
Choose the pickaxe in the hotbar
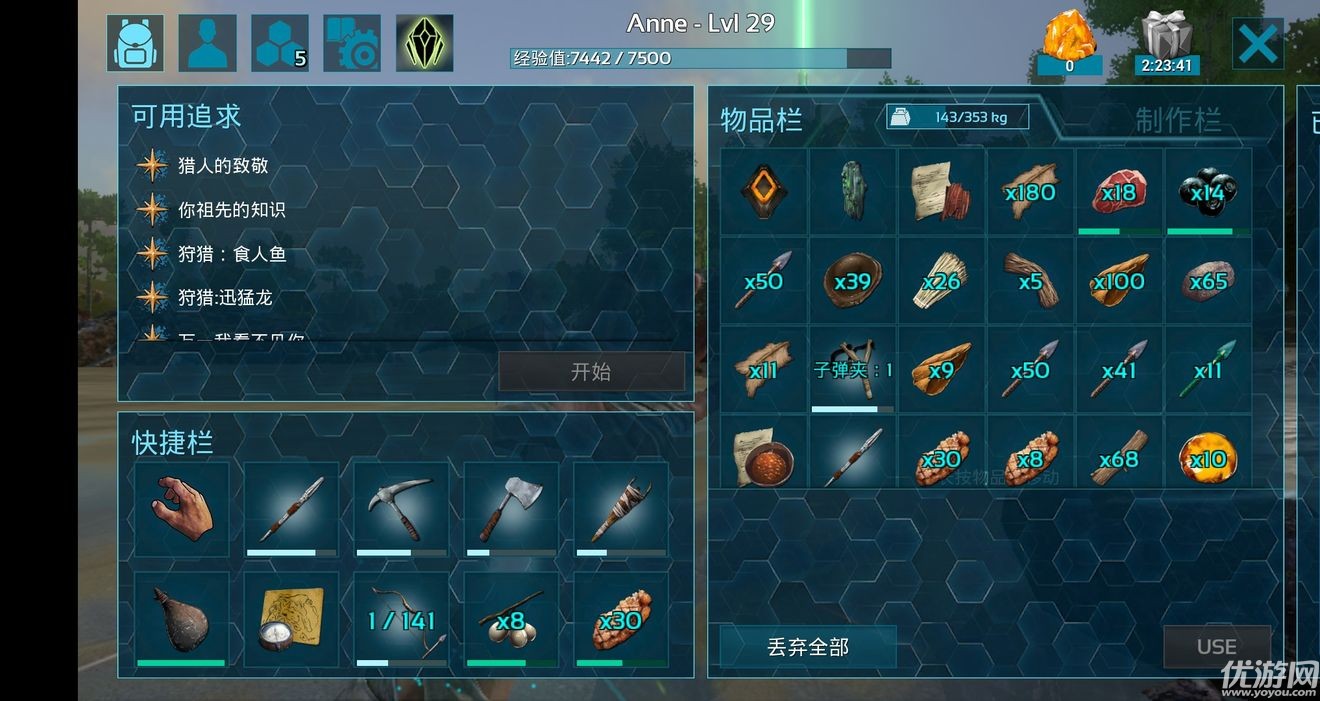click(401, 509)
